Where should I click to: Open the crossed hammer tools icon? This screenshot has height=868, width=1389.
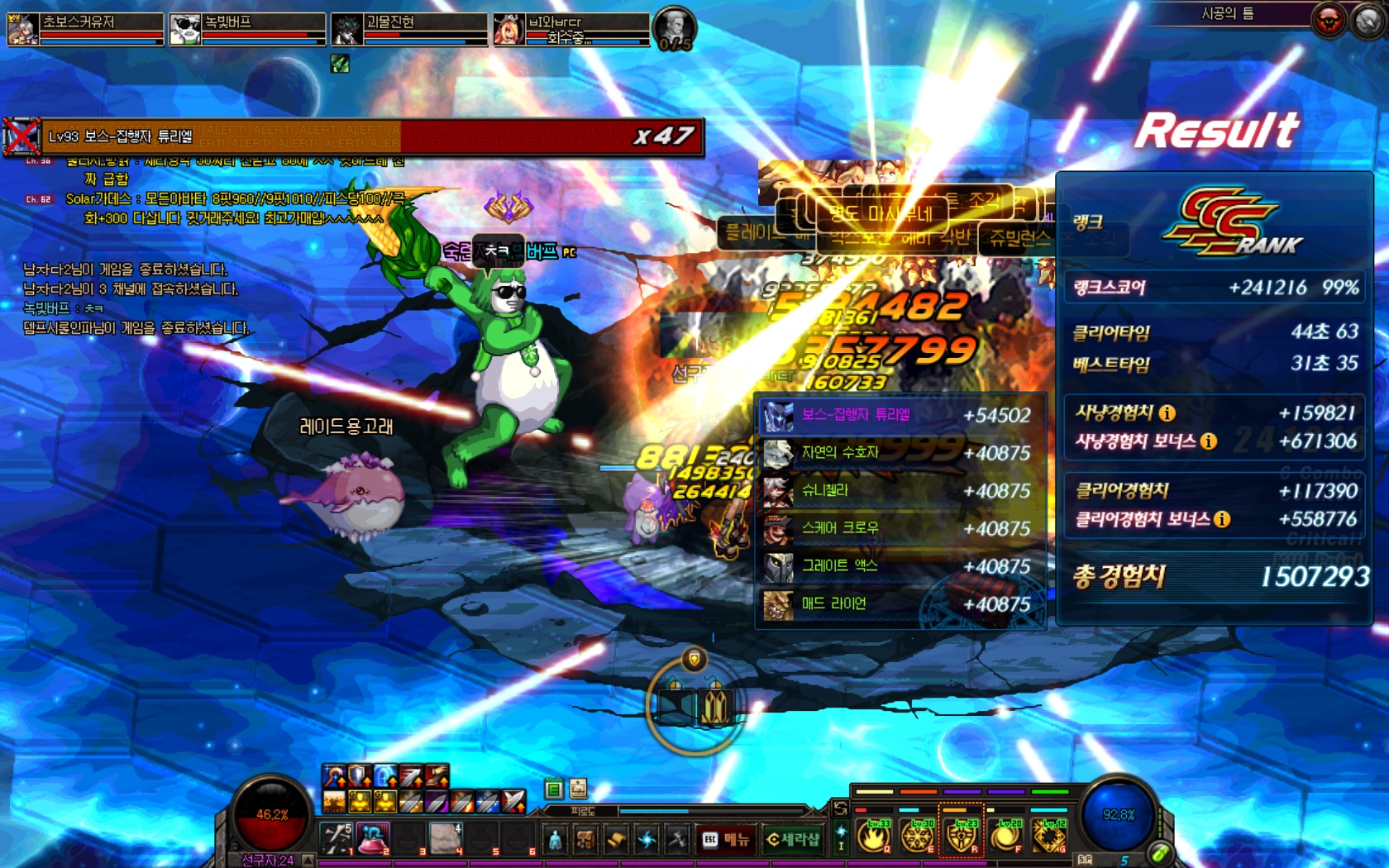tap(677, 840)
